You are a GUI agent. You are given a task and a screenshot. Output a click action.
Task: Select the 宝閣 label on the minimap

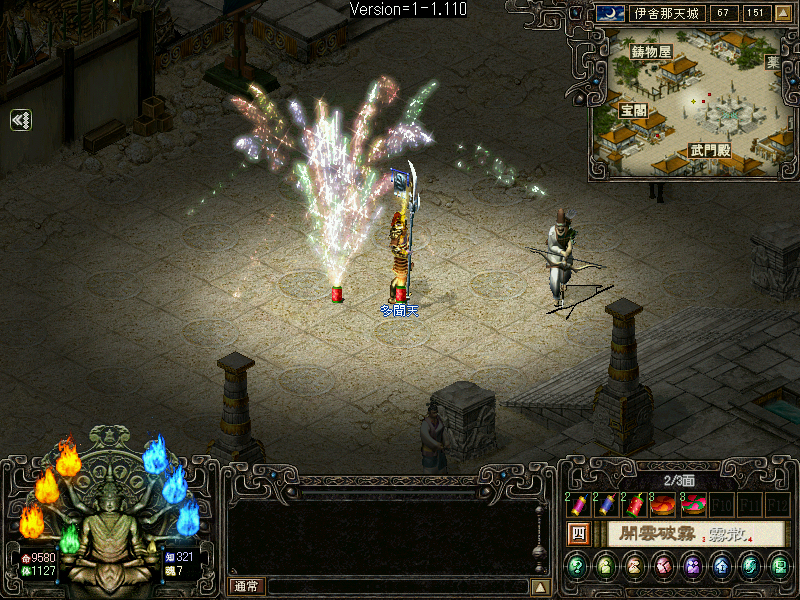[x=633, y=110]
